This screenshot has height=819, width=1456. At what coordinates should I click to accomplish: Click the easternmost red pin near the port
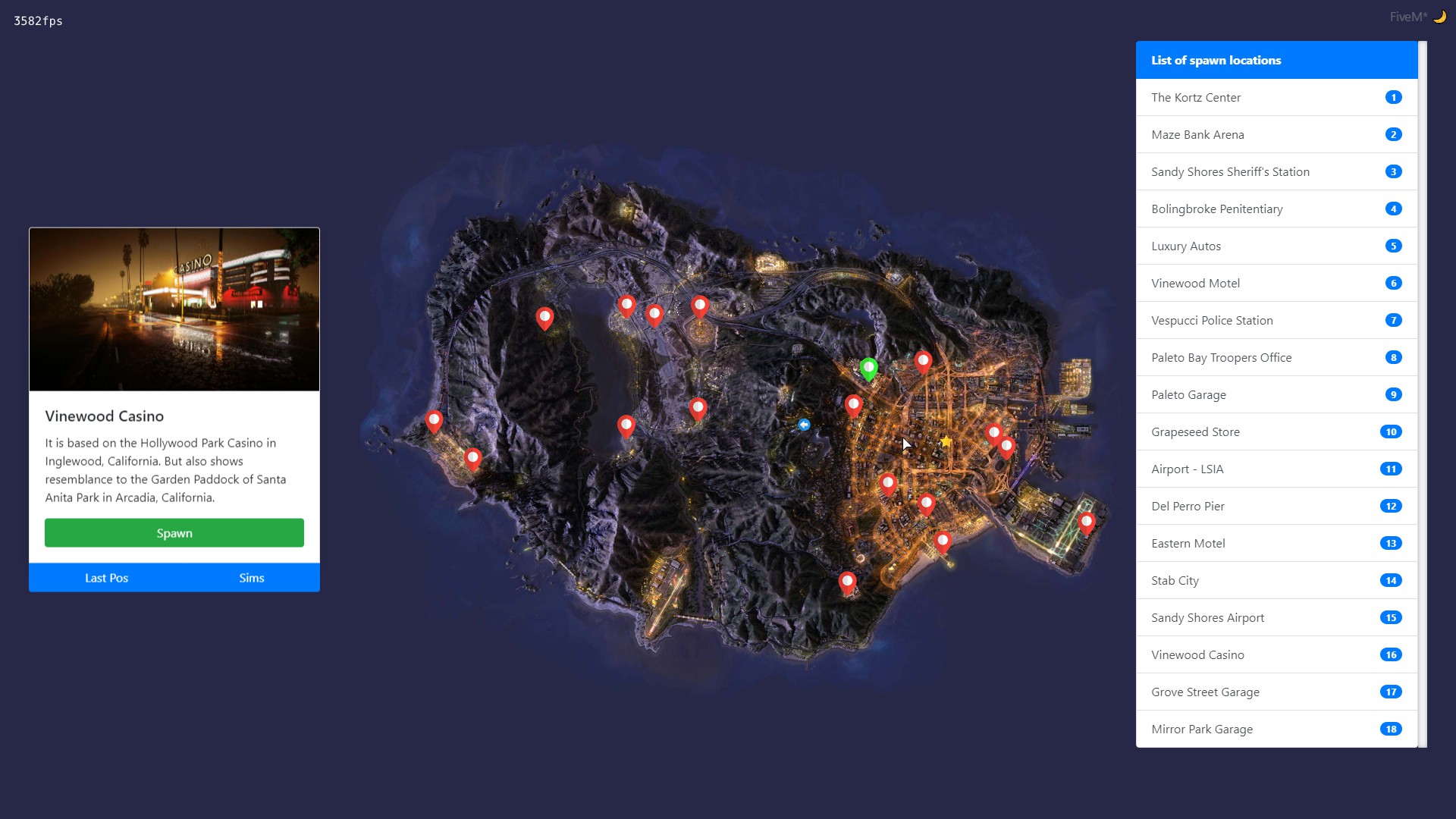[x=1087, y=521]
